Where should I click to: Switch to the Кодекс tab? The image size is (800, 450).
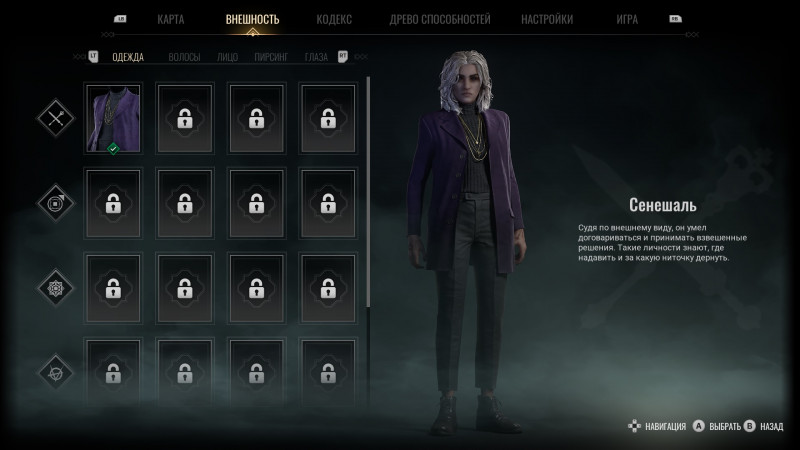pyautogui.click(x=333, y=19)
